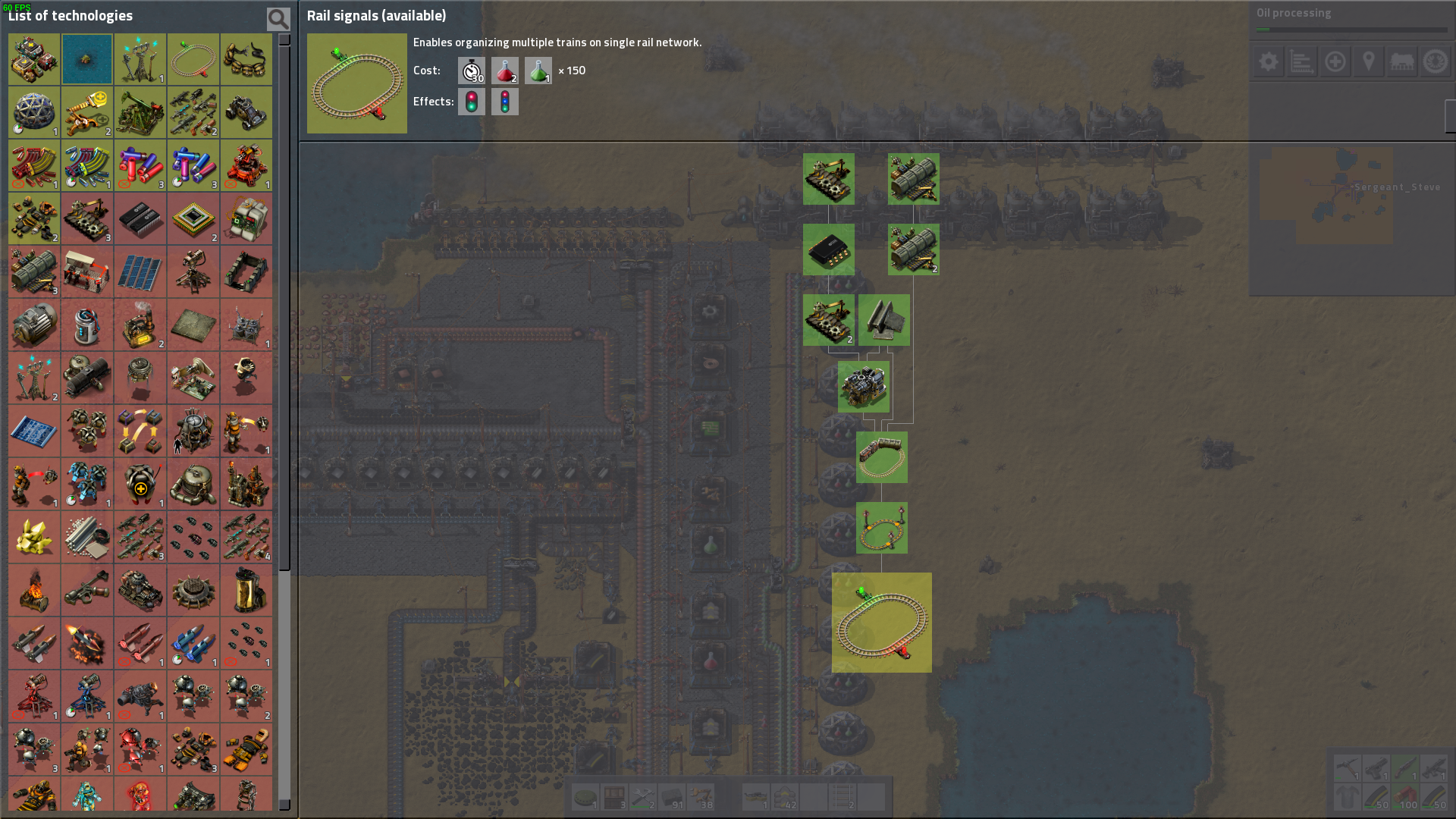Select the Railway node with the train
This screenshot has width=1456, height=819.
[x=882, y=457]
